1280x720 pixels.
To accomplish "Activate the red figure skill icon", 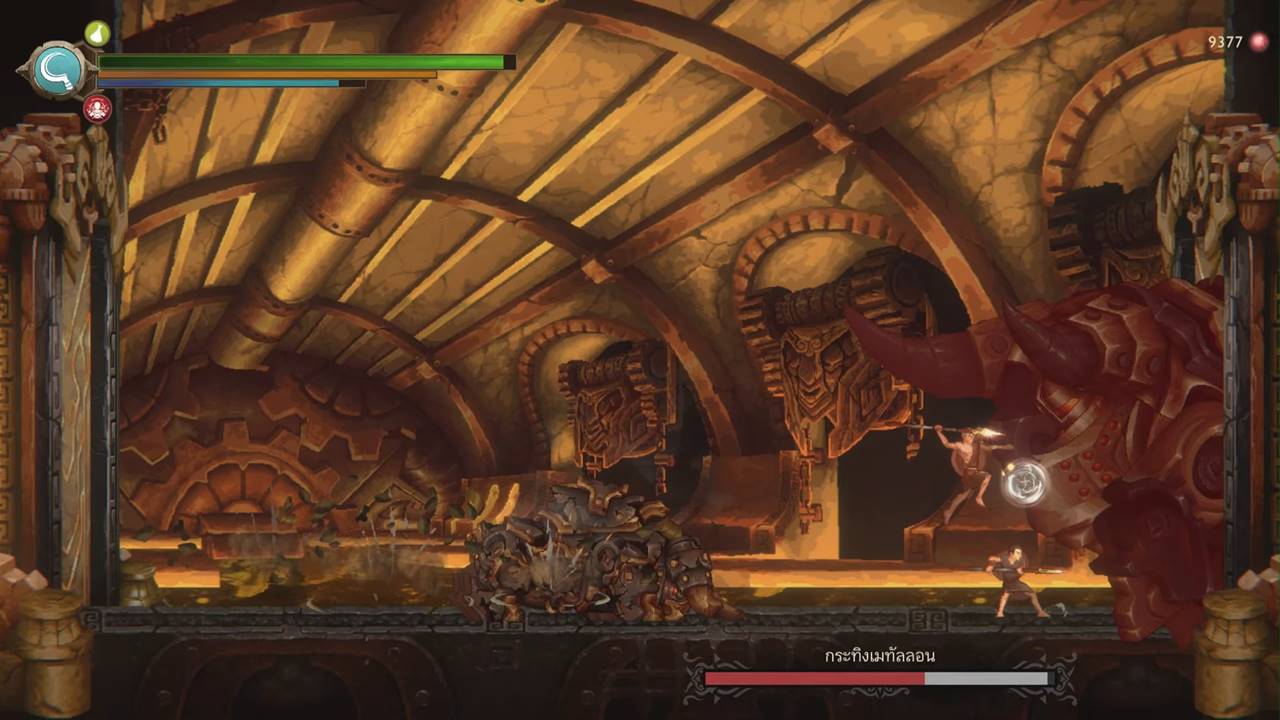I will (x=97, y=107).
